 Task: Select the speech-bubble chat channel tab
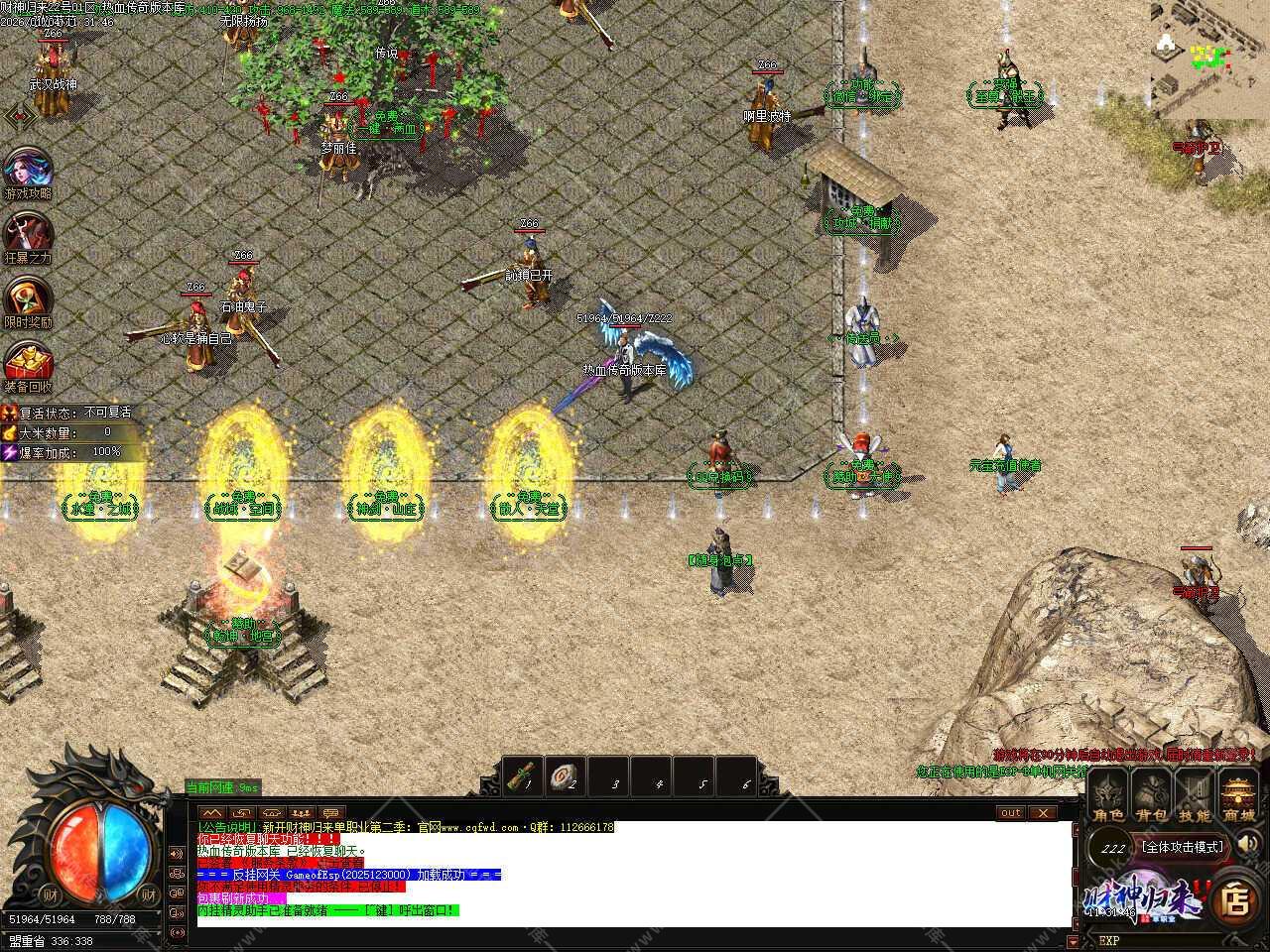pyautogui.click(x=330, y=813)
